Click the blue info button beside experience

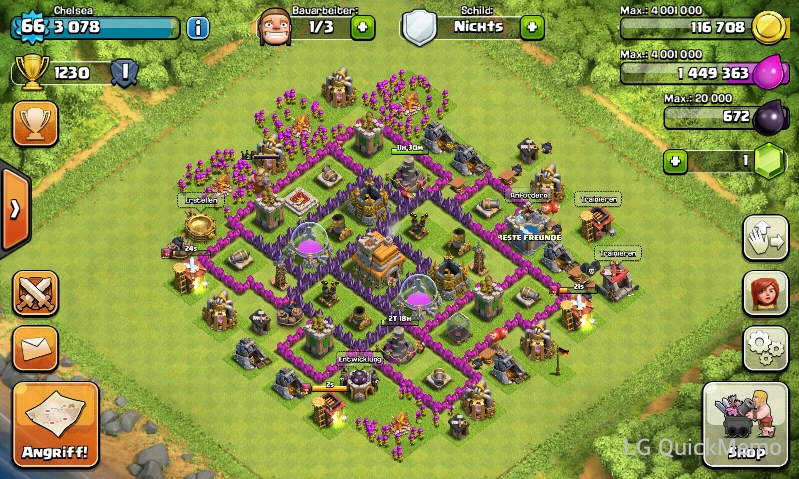coord(198,27)
